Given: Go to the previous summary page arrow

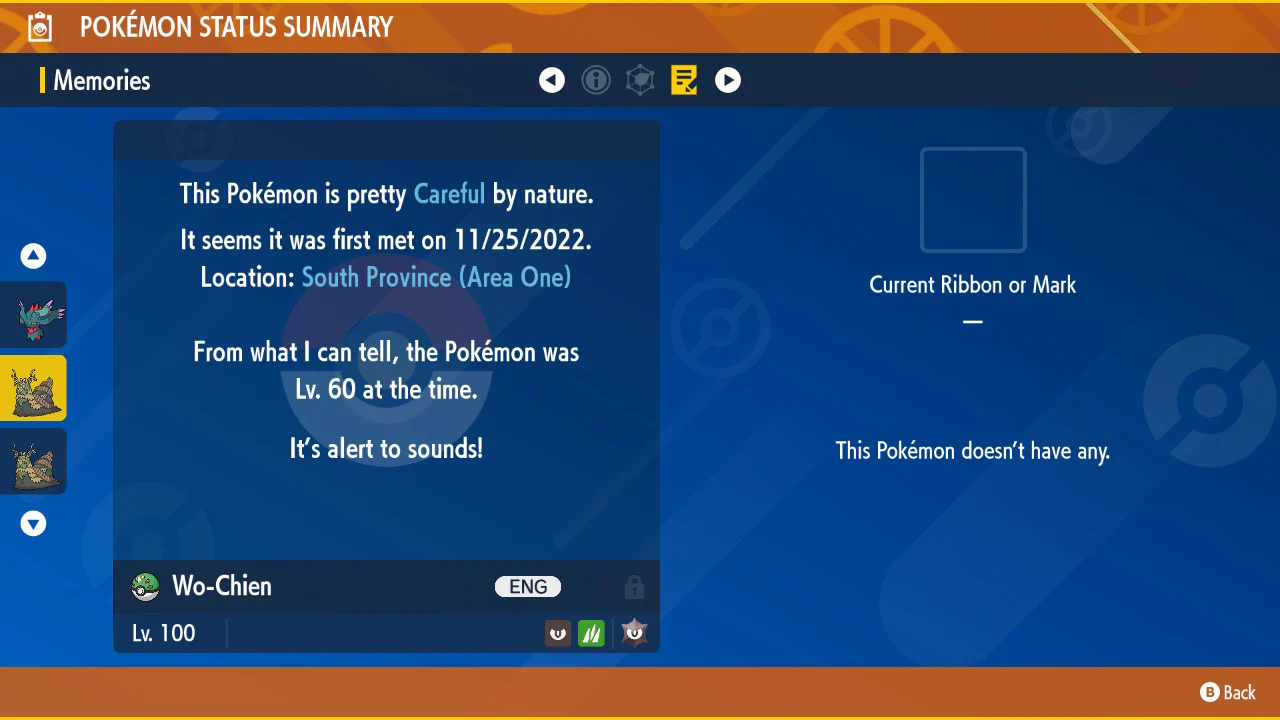Looking at the screenshot, I should tap(552, 80).
